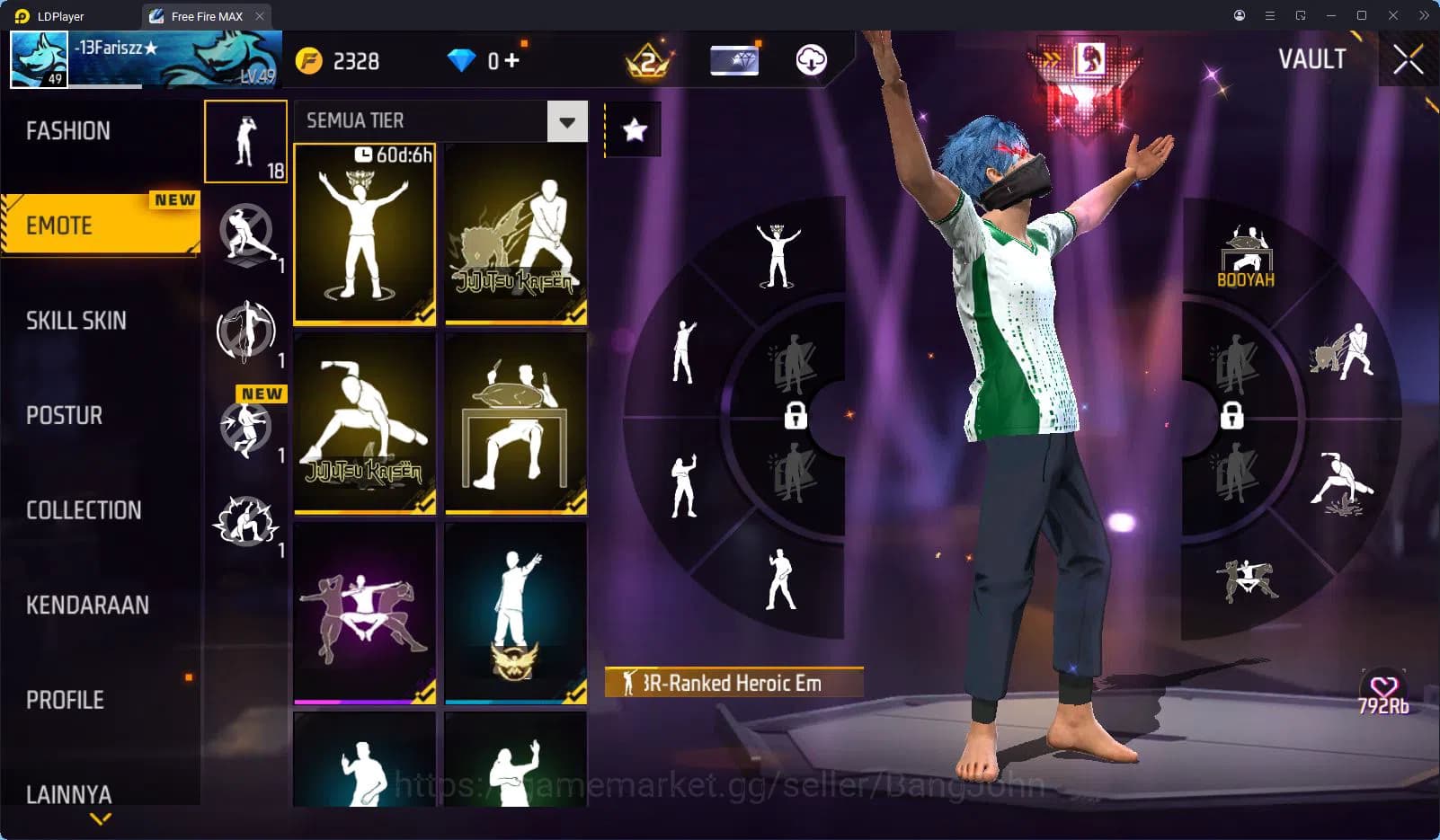1440x840 pixels.
Task: Open the cloud download icon
Action: (812, 60)
